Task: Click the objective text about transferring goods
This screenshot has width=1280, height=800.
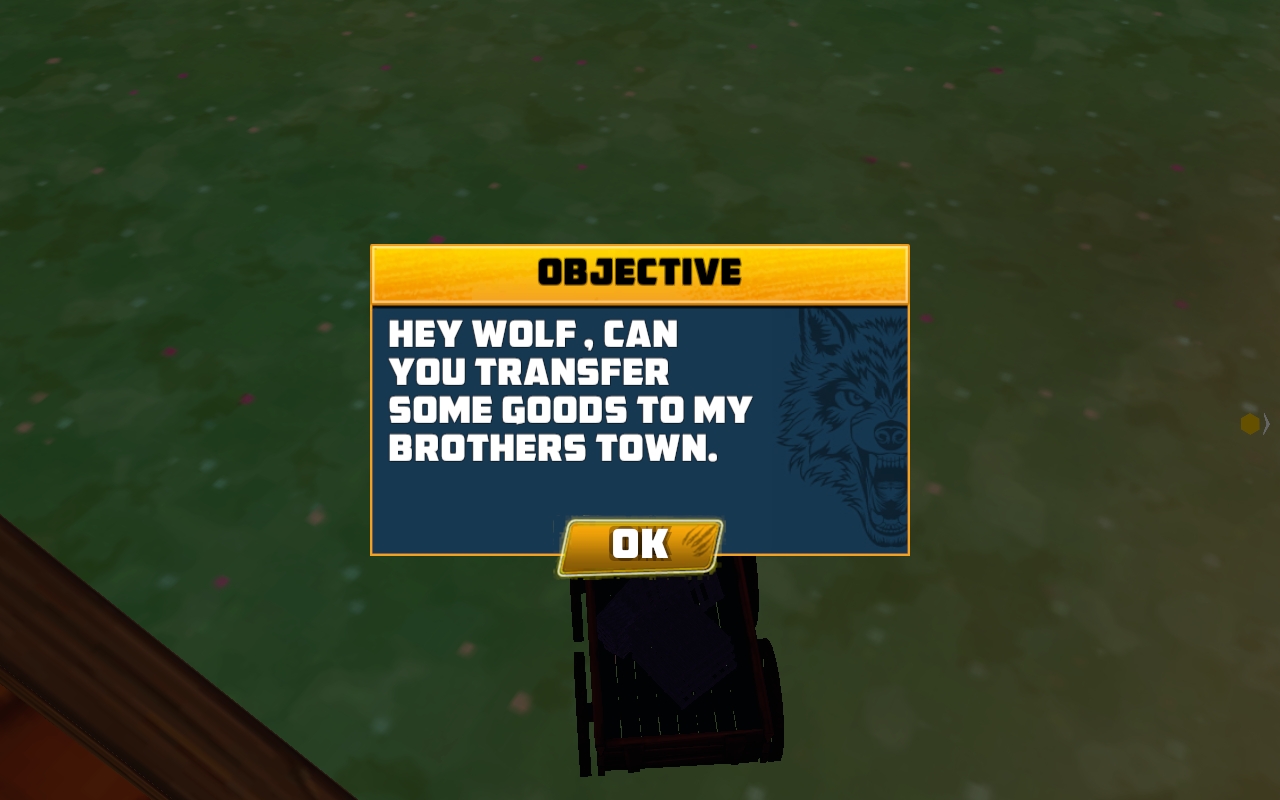Action: (570, 392)
